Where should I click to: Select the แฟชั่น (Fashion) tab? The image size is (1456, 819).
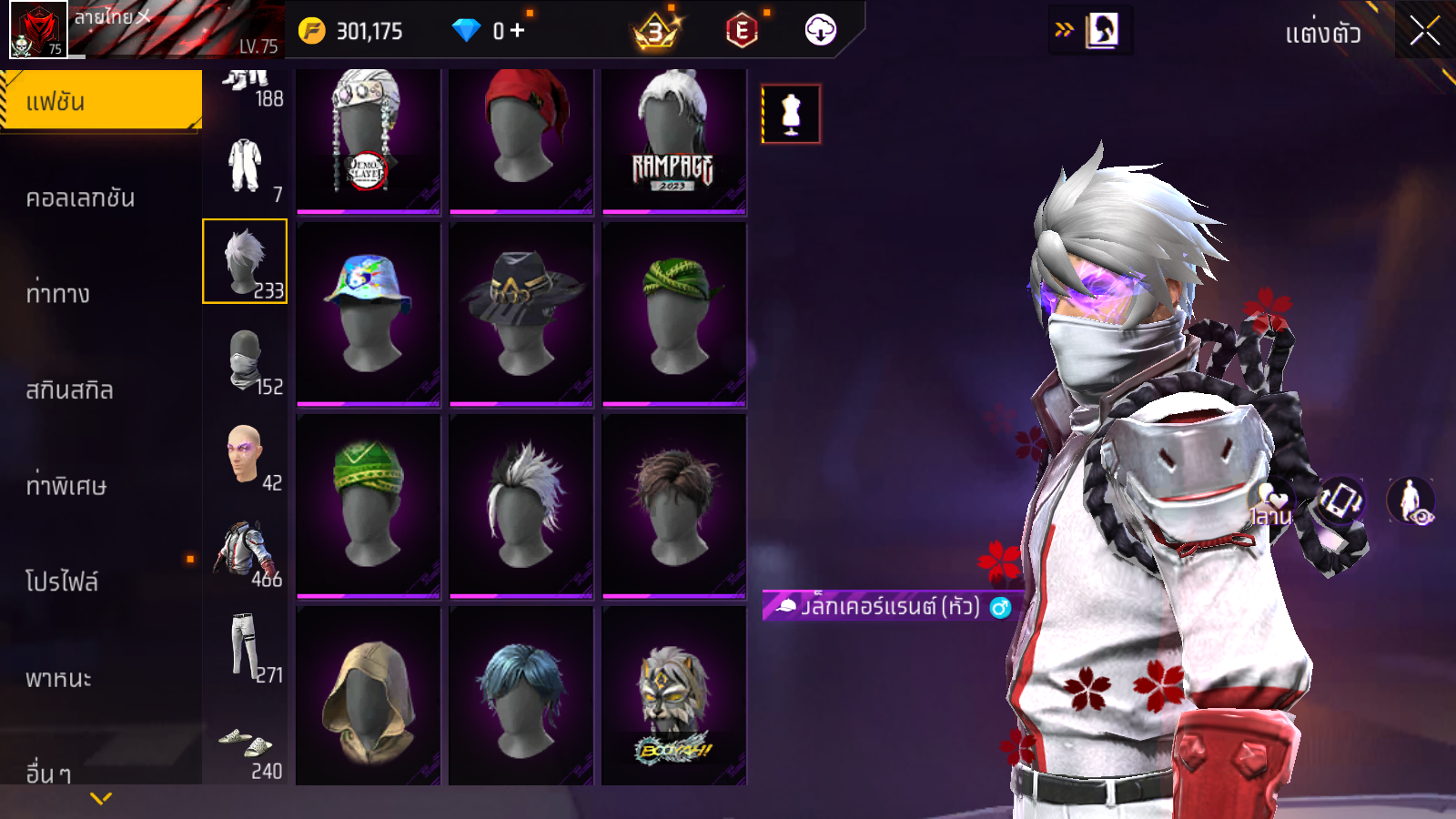(x=100, y=101)
